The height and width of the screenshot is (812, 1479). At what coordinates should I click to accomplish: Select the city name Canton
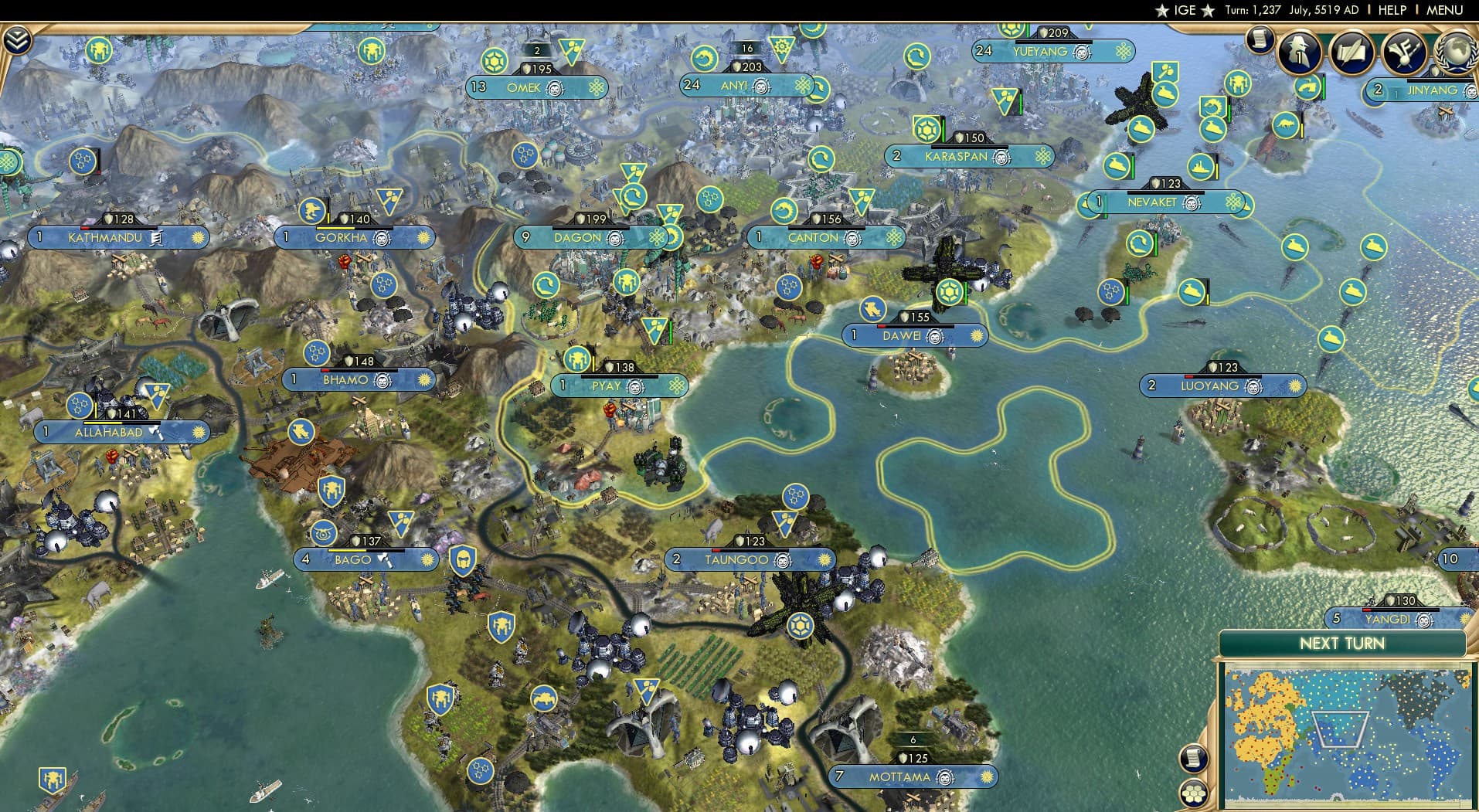pyautogui.click(x=814, y=238)
